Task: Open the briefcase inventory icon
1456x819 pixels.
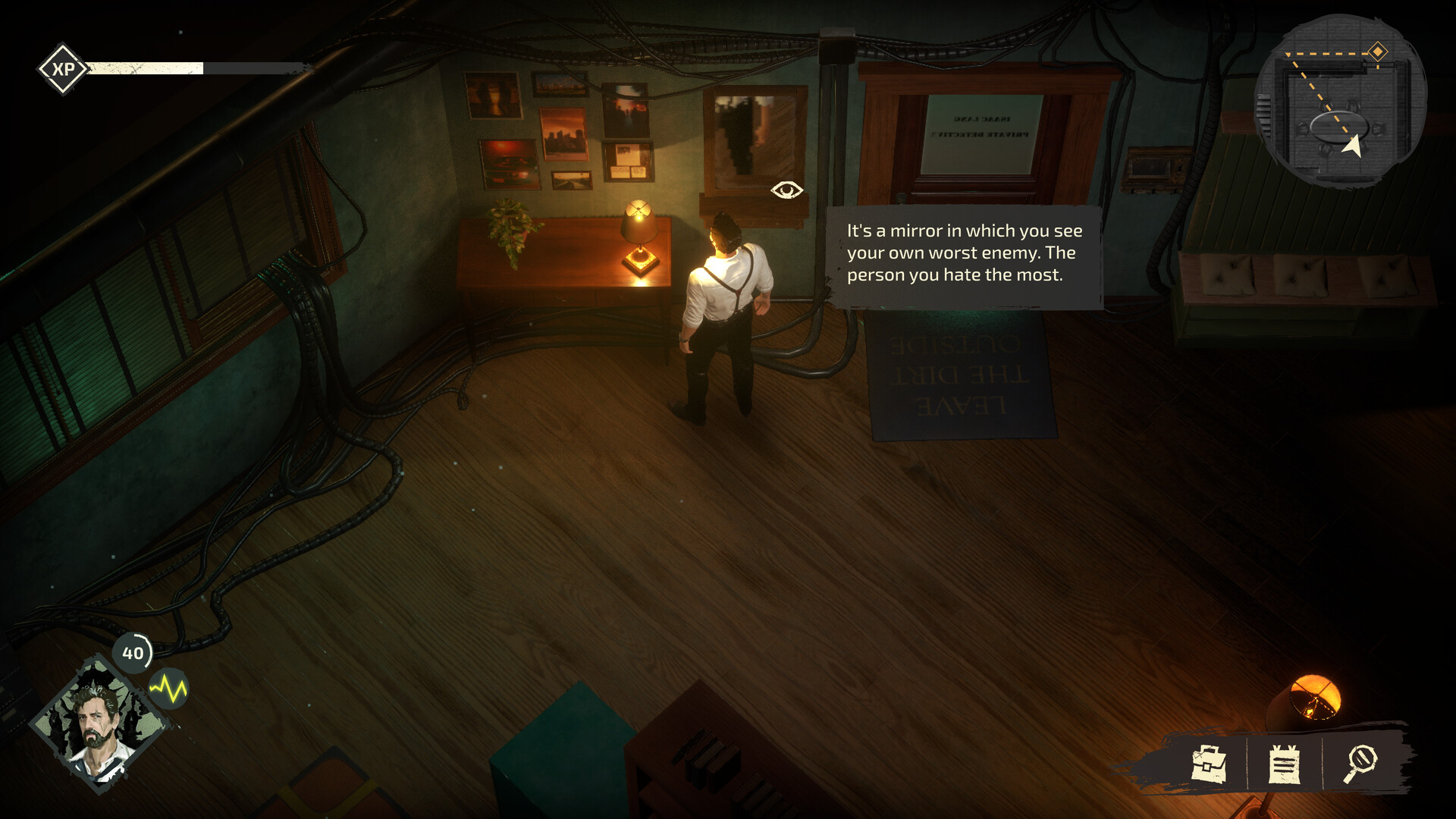Action: point(1209,763)
